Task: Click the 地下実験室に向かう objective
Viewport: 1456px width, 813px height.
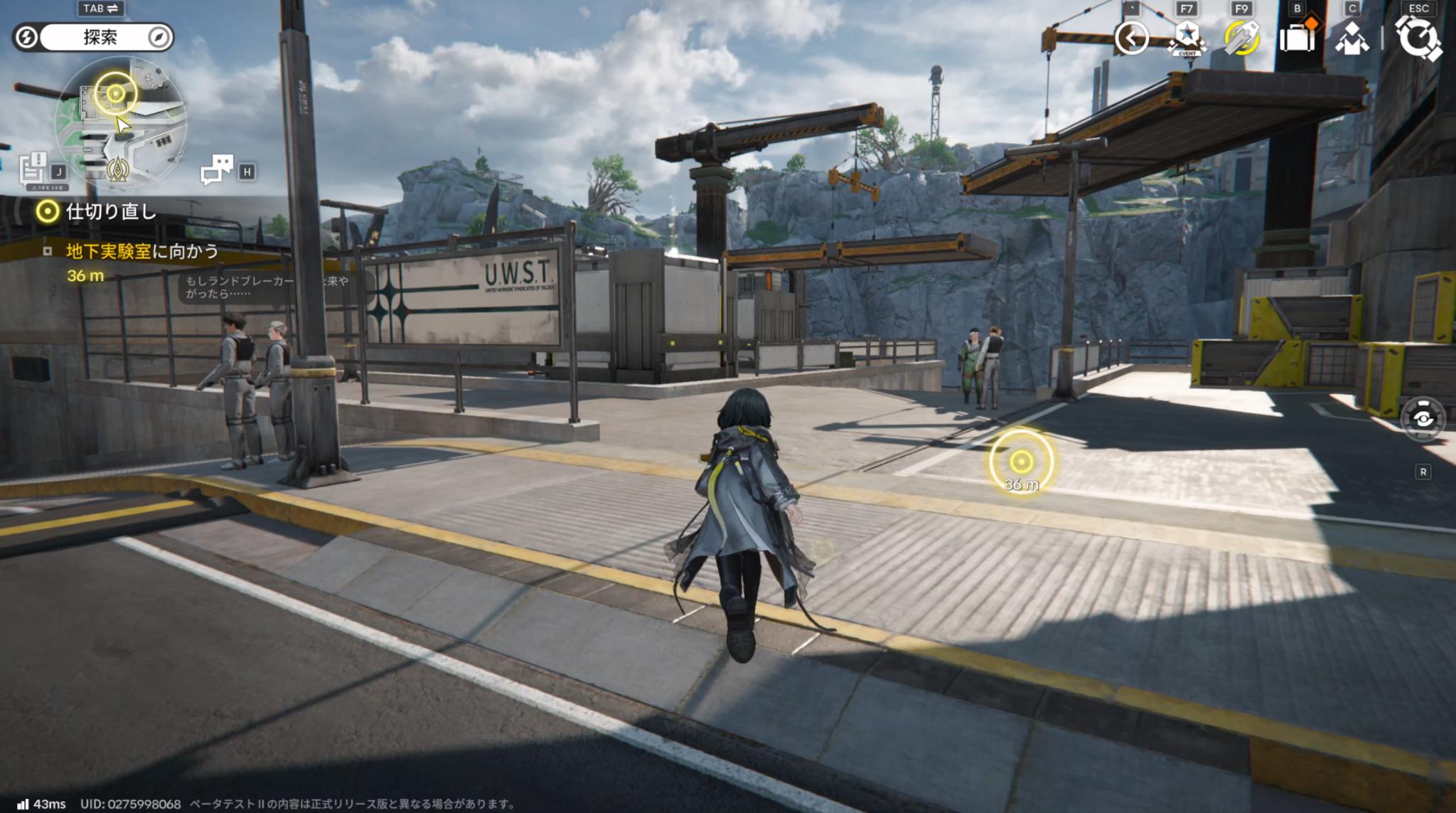Action: [141, 251]
